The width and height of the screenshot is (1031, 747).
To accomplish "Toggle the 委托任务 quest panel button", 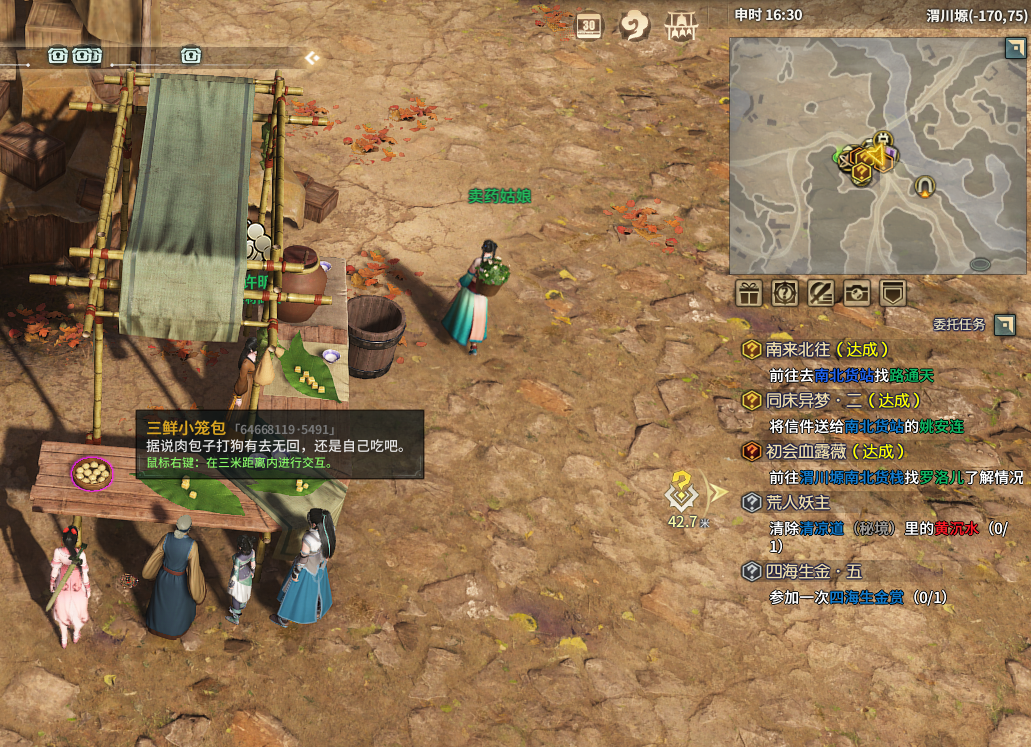I will point(1005,324).
